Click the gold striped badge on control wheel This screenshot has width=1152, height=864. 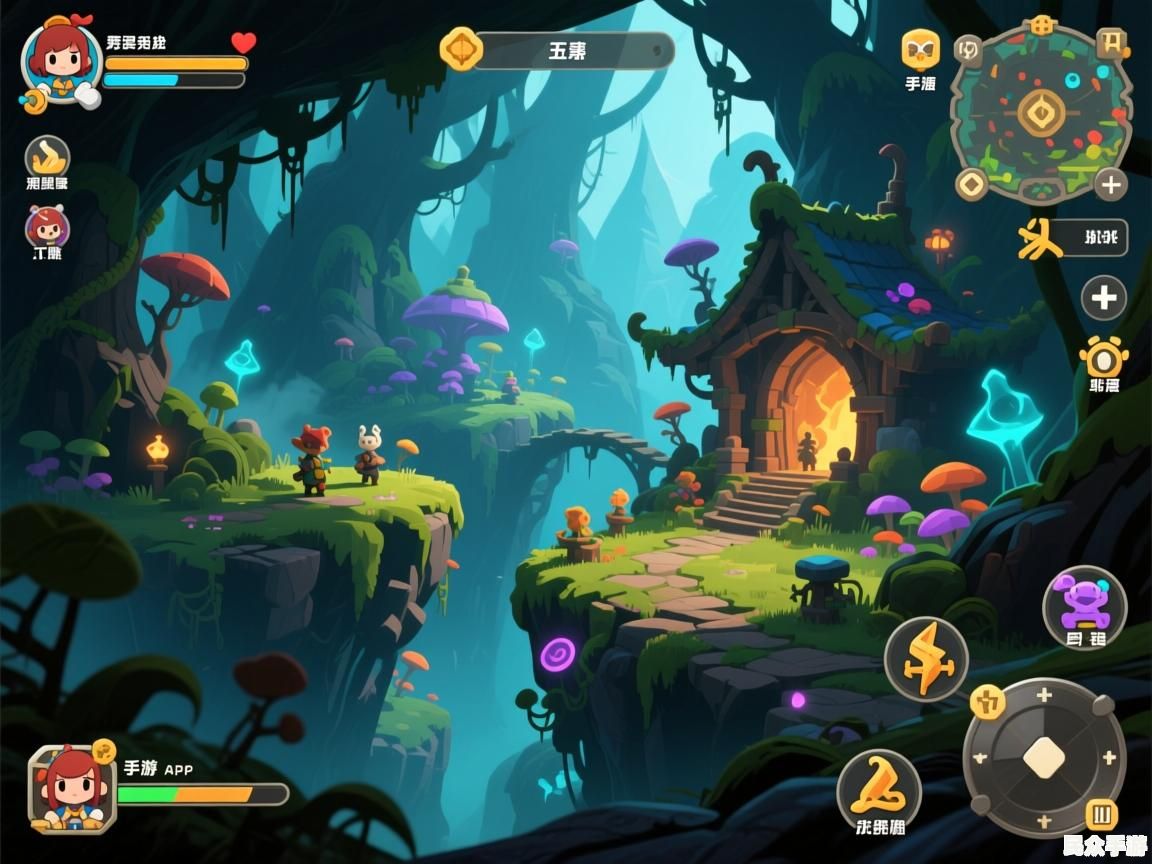[x=1102, y=814]
